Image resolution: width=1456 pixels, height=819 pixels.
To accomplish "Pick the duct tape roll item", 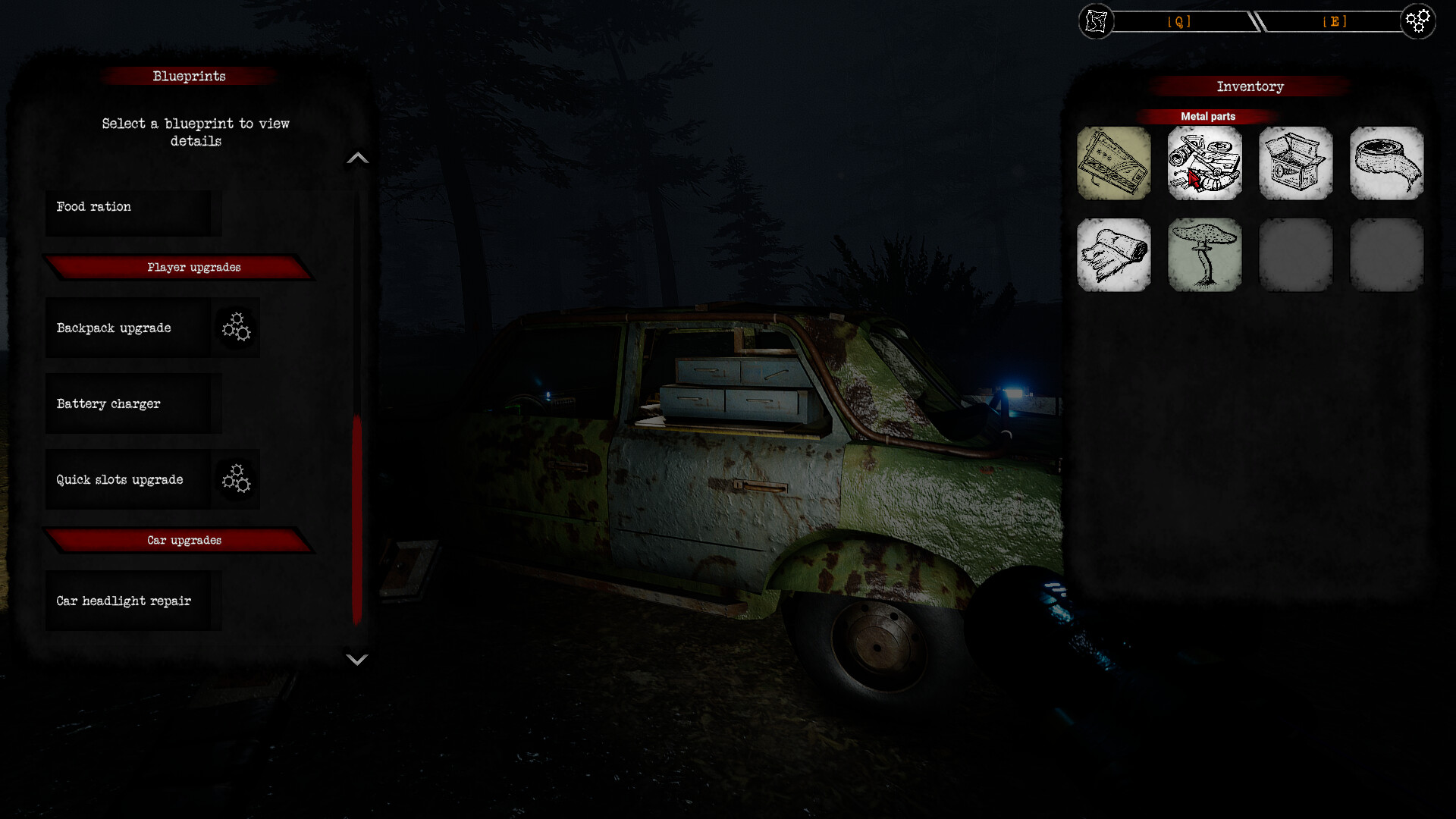I will (x=1387, y=163).
